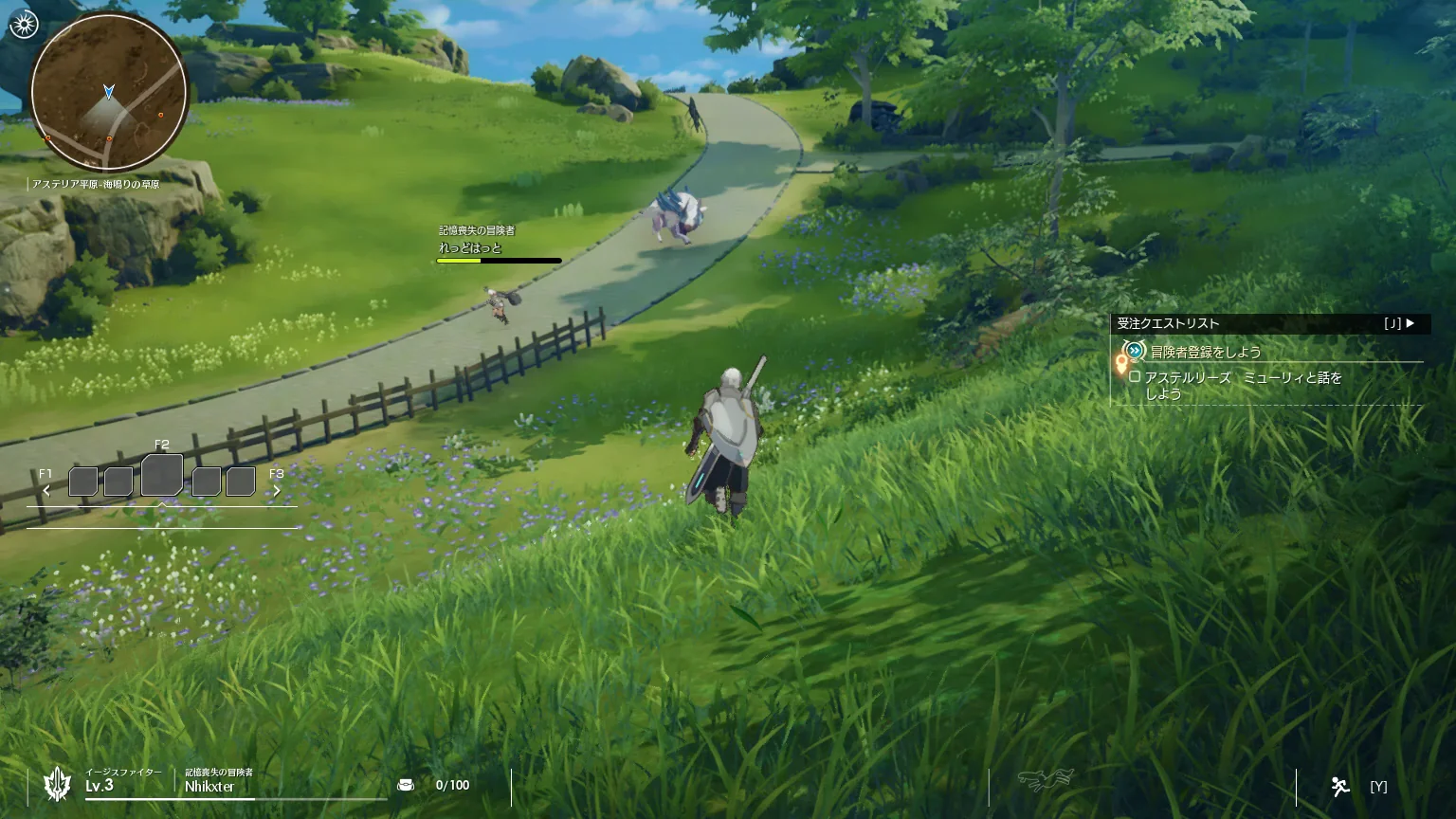
Task: Select the mount creature icon in bottom bar
Action: (x=1046, y=780)
